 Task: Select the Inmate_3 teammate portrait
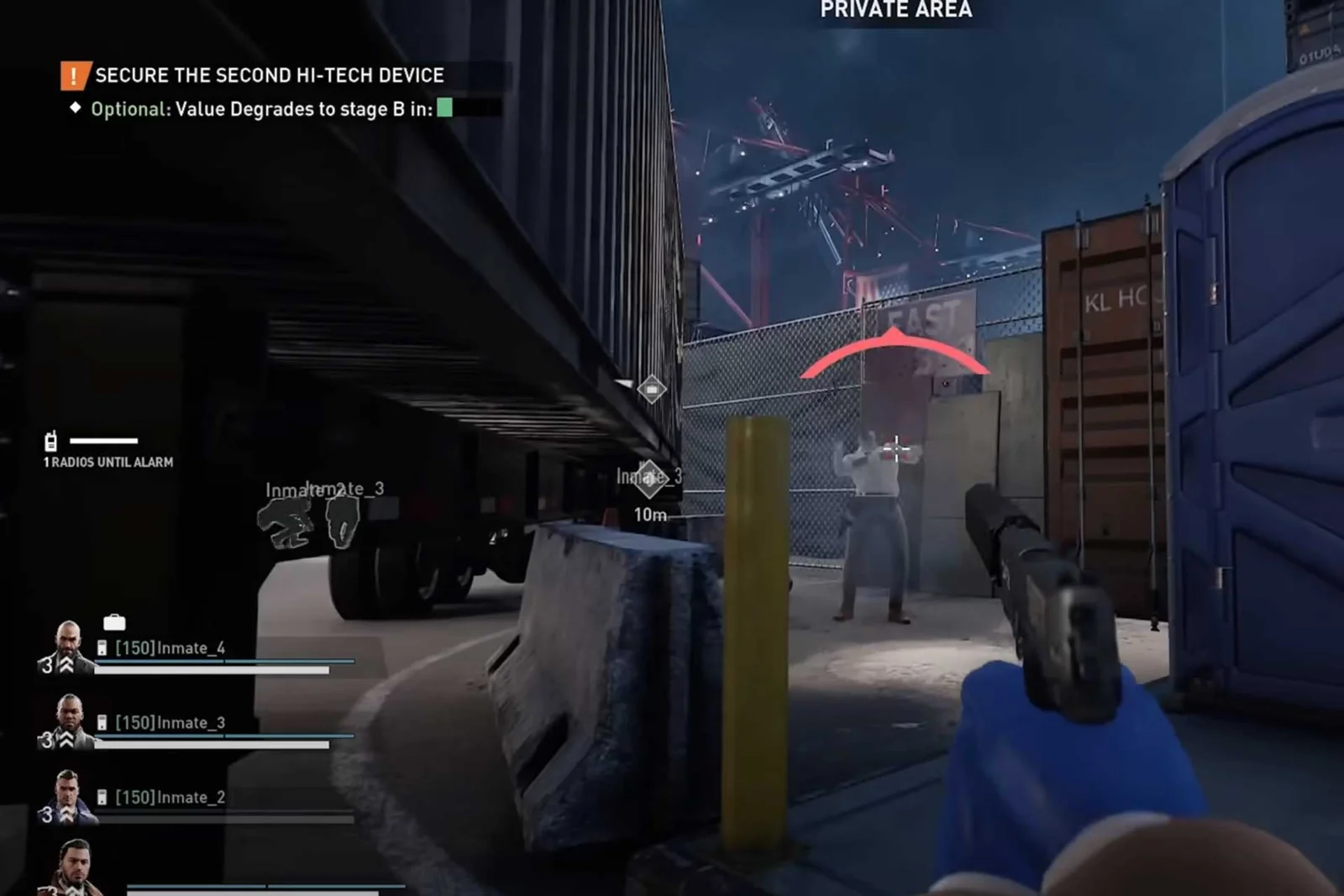(69, 720)
